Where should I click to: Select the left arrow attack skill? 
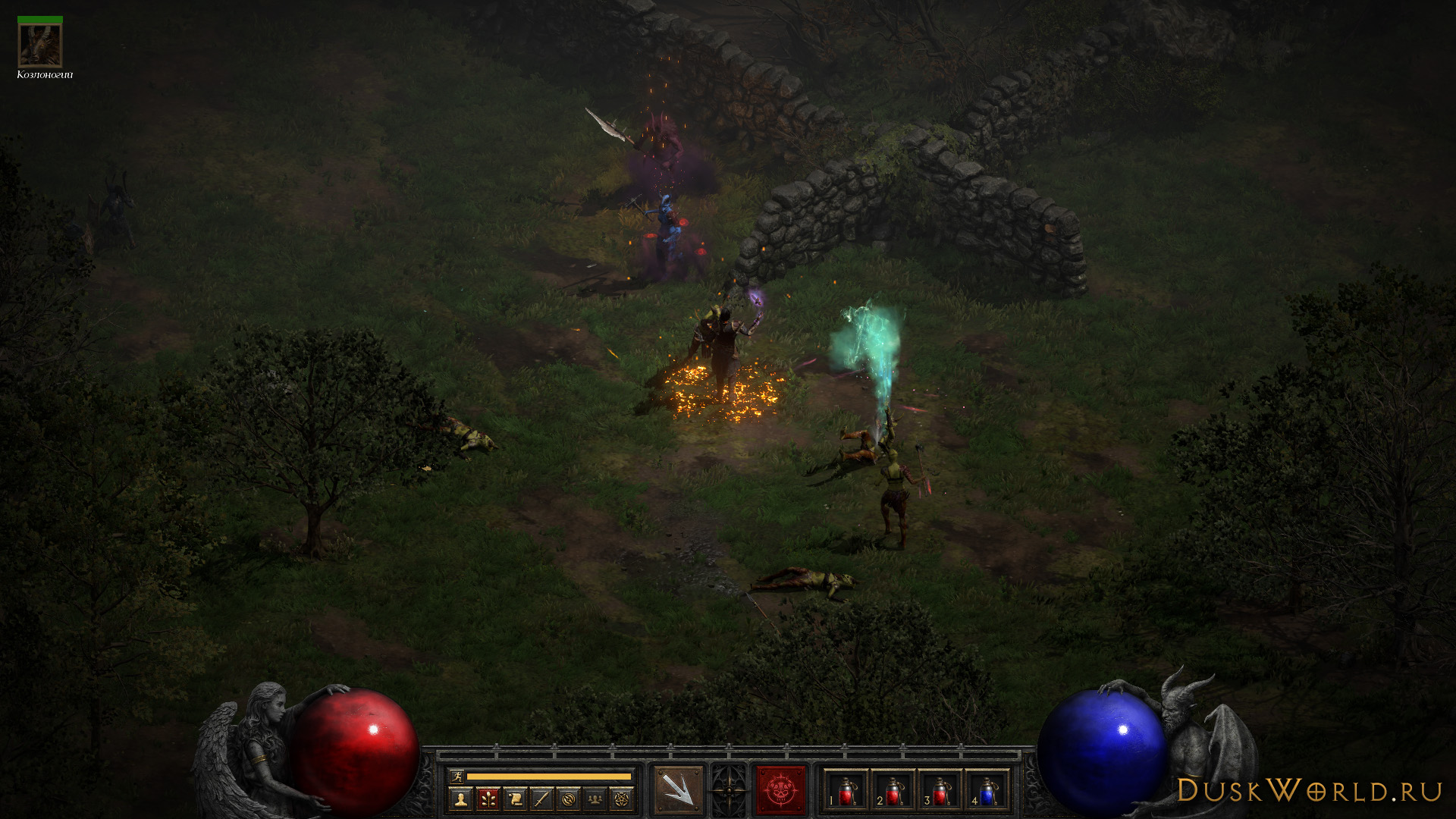coord(678,790)
